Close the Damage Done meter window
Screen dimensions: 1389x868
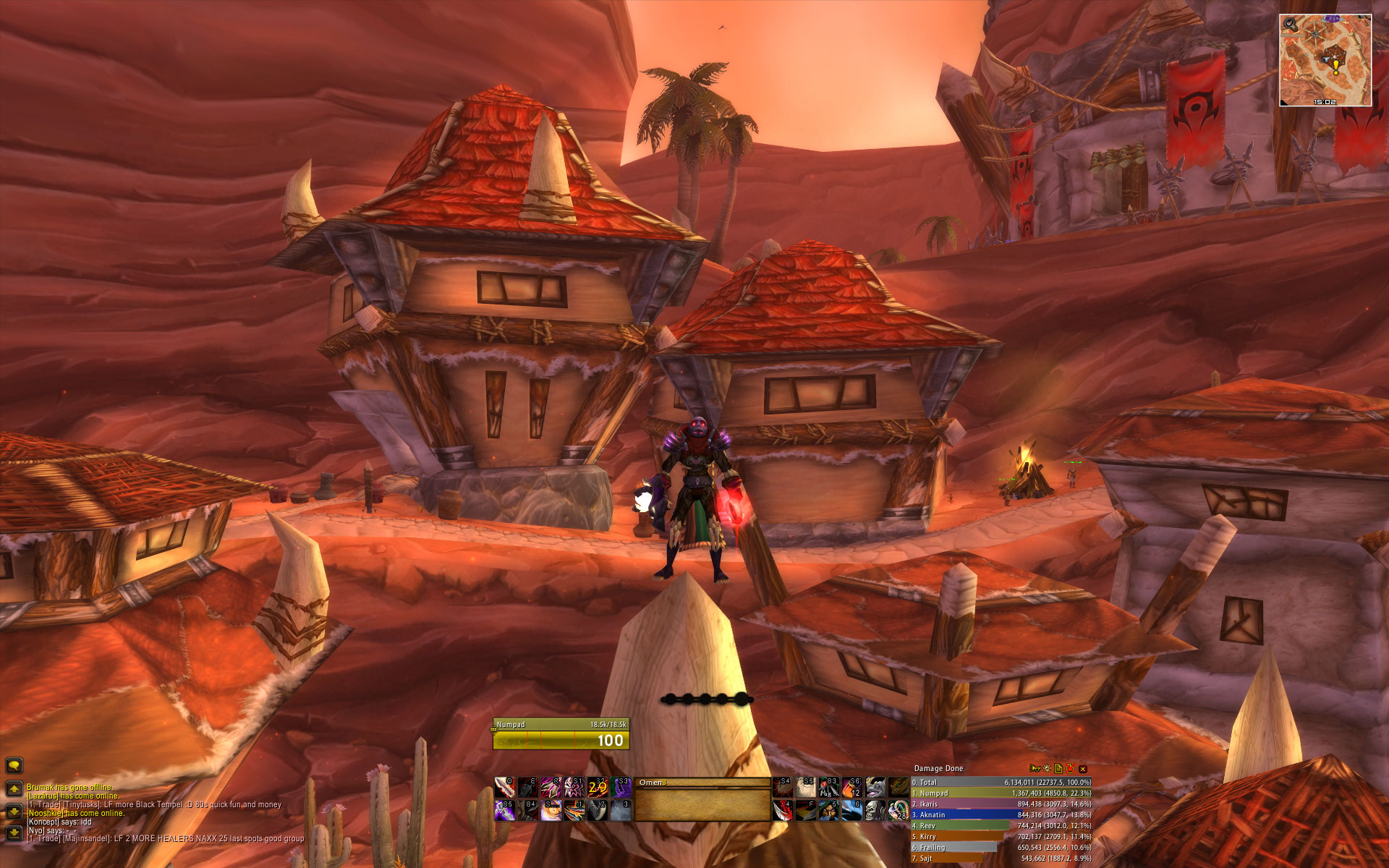[1083, 769]
